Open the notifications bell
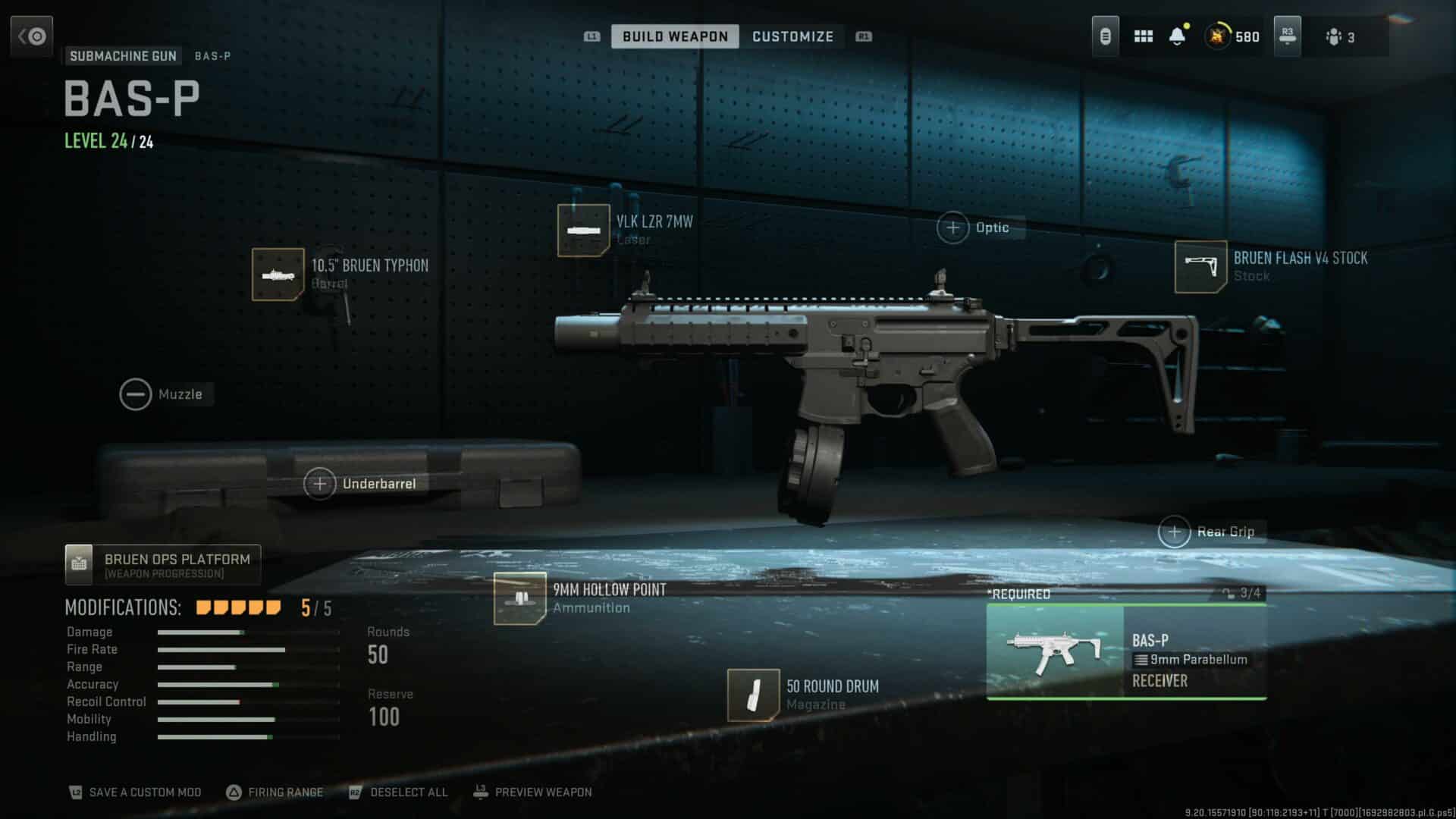Screen dimensions: 1456x819 point(1177,36)
